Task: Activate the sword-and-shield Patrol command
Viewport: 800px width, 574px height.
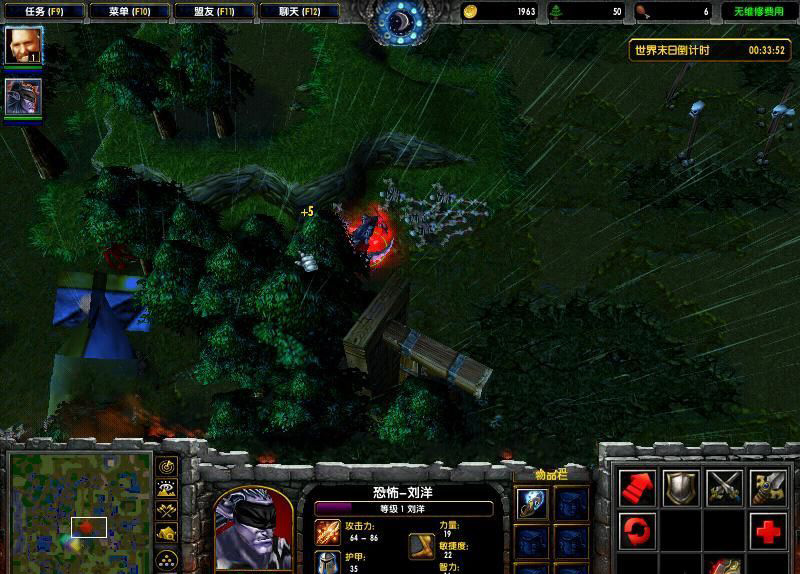Action: click(x=768, y=487)
